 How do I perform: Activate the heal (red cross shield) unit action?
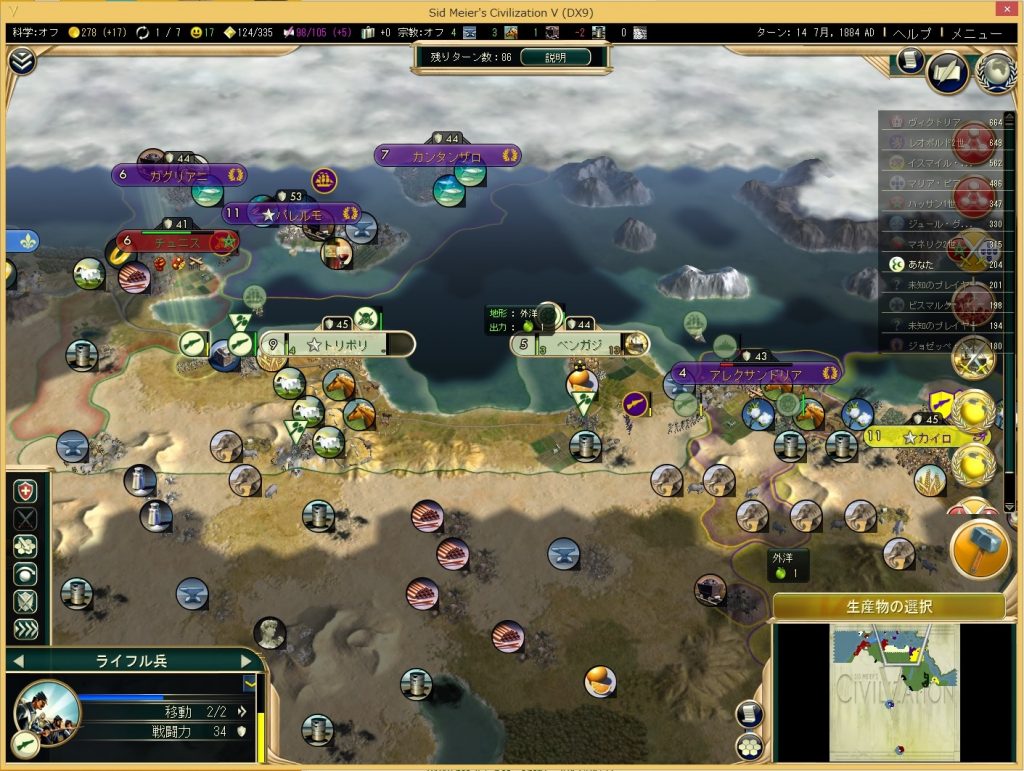click(26, 492)
